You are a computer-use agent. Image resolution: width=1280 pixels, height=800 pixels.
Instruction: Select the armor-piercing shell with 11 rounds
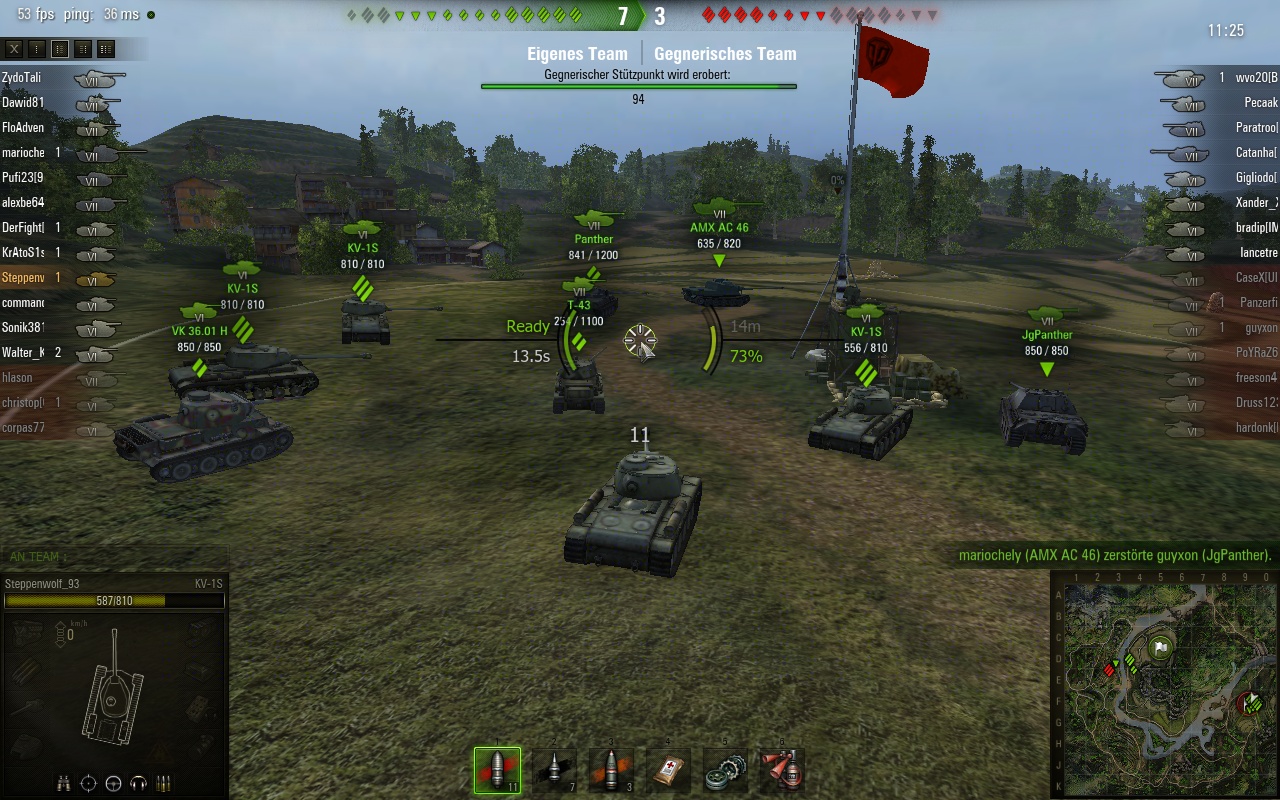coord(497,770)
